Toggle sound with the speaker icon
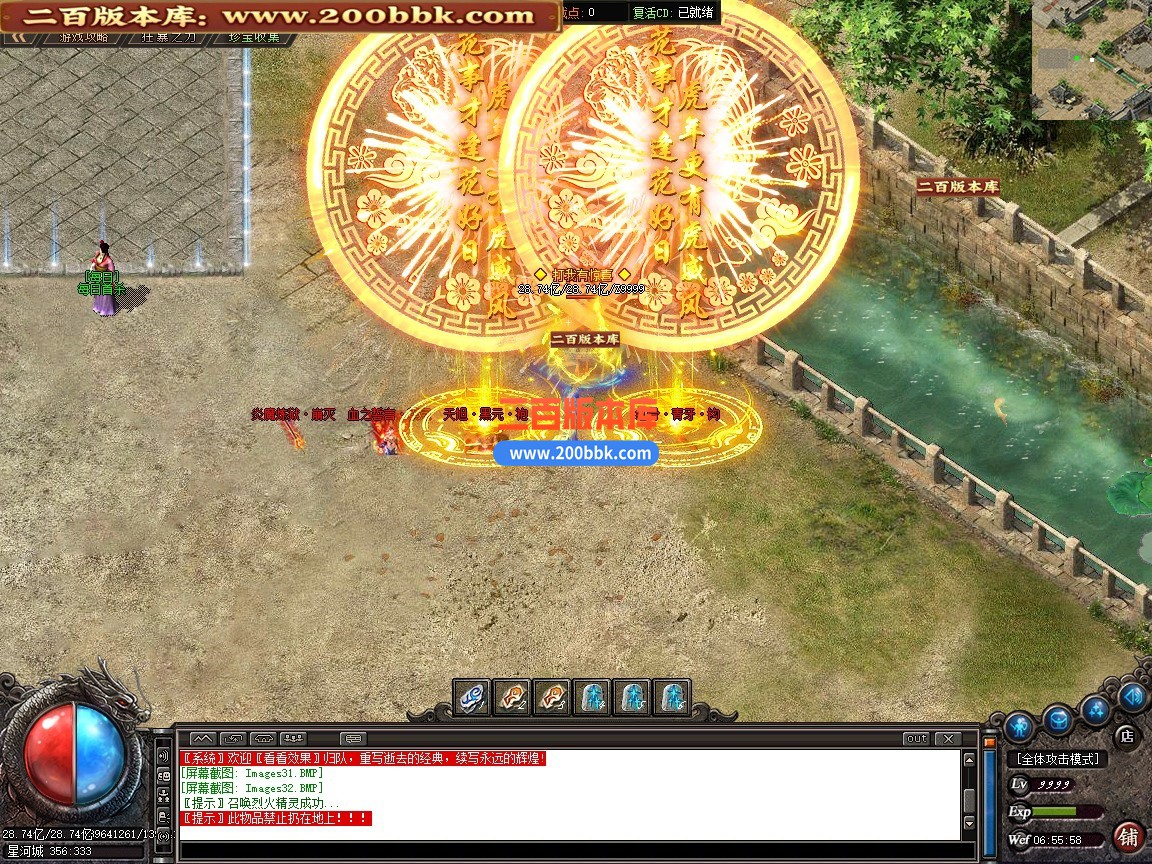Image resolution: width=1152 pixels, height=864 pixels. [1132, 696]
